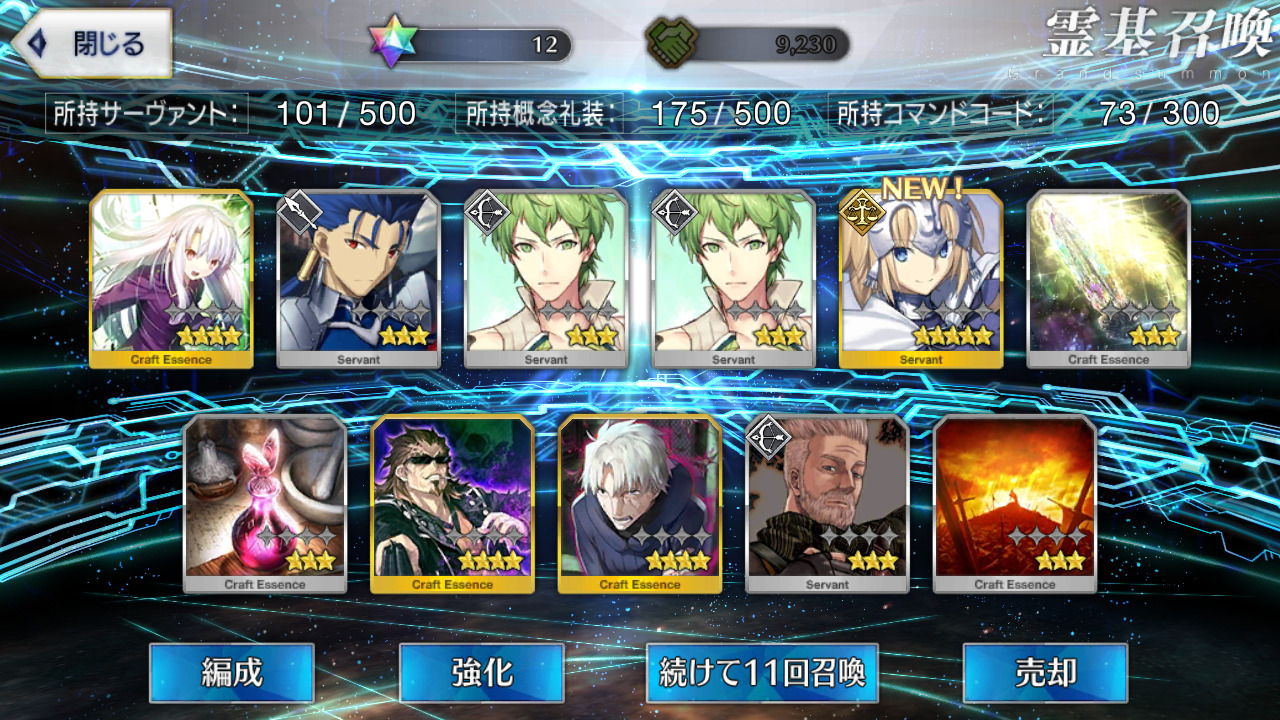The height and width of the screenshot is (720, 1280).
Task: Choose the pink potion Craft Essence card
Action: 265,503
